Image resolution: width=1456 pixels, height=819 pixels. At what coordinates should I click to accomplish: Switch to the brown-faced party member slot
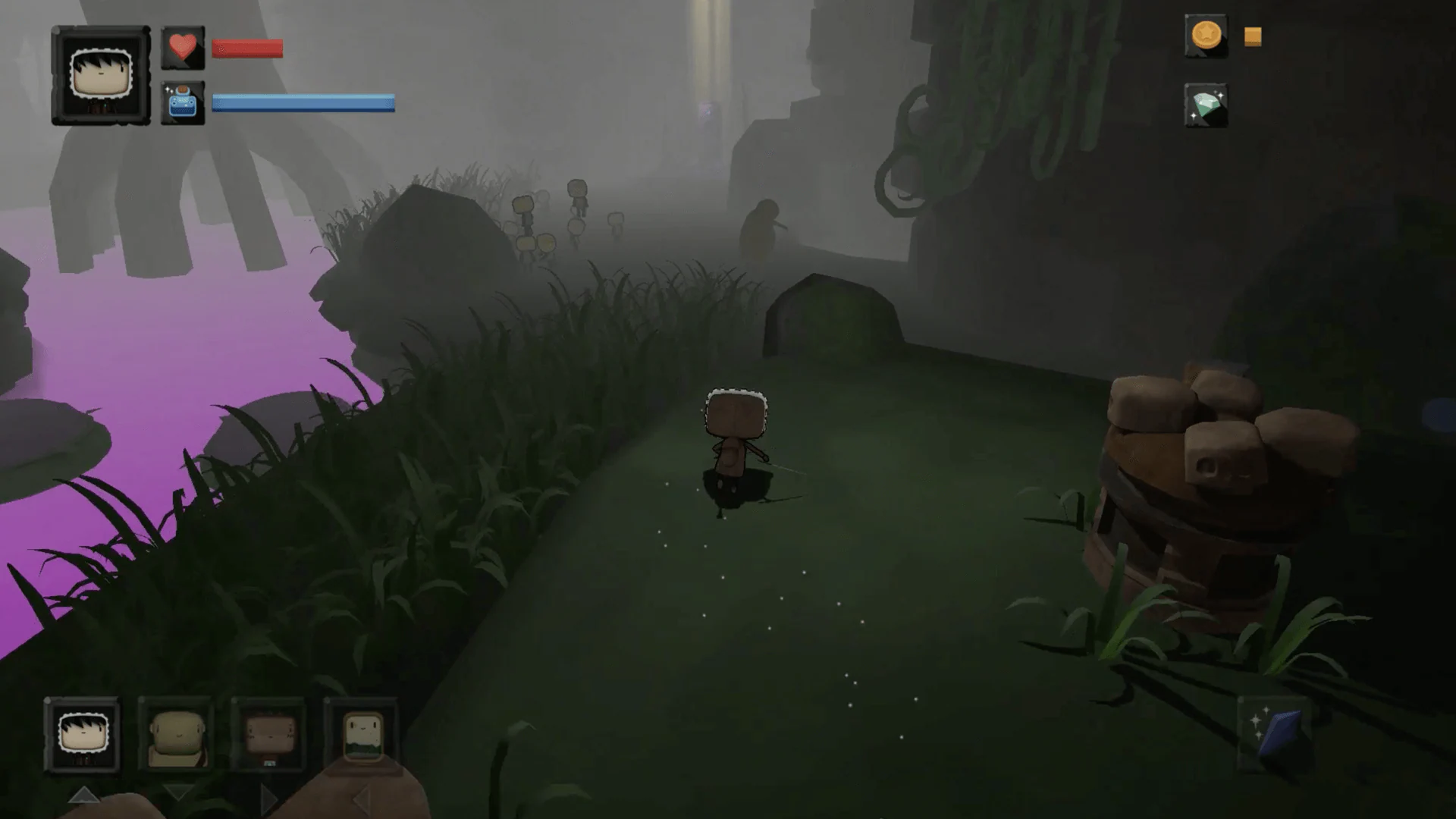269,735
